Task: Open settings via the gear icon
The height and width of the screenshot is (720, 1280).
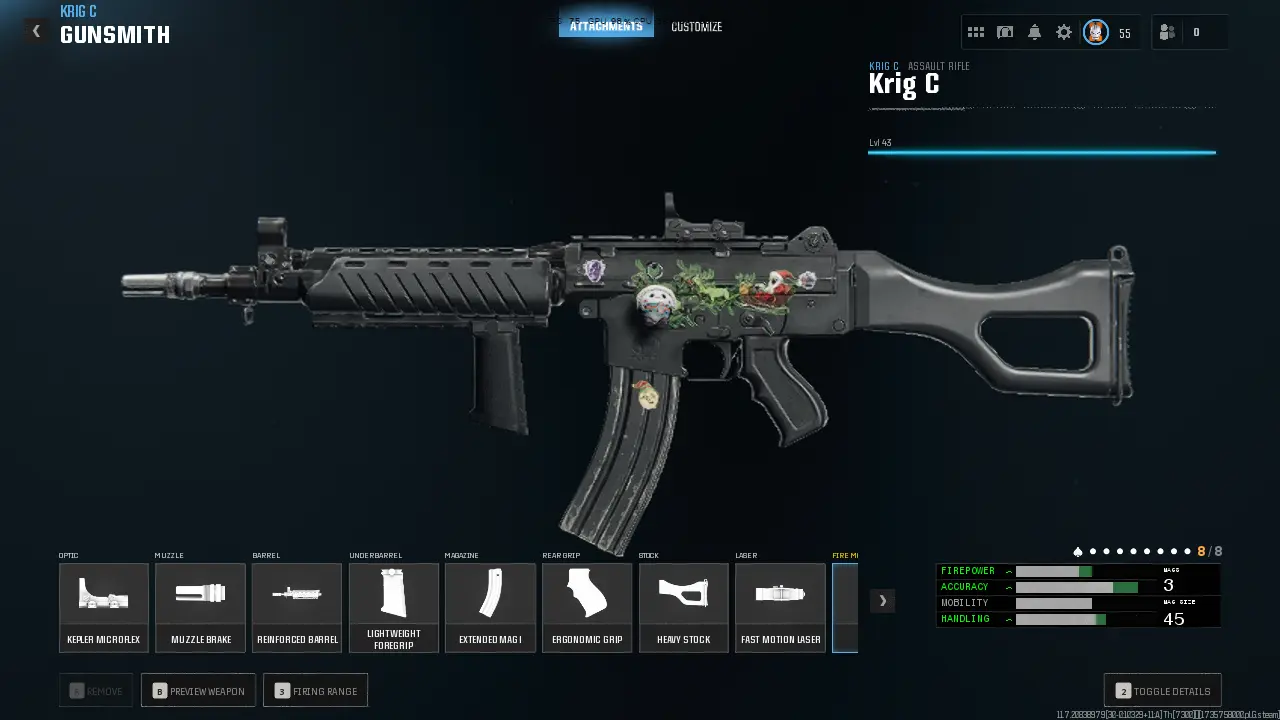Action: tap(1064, 33)
